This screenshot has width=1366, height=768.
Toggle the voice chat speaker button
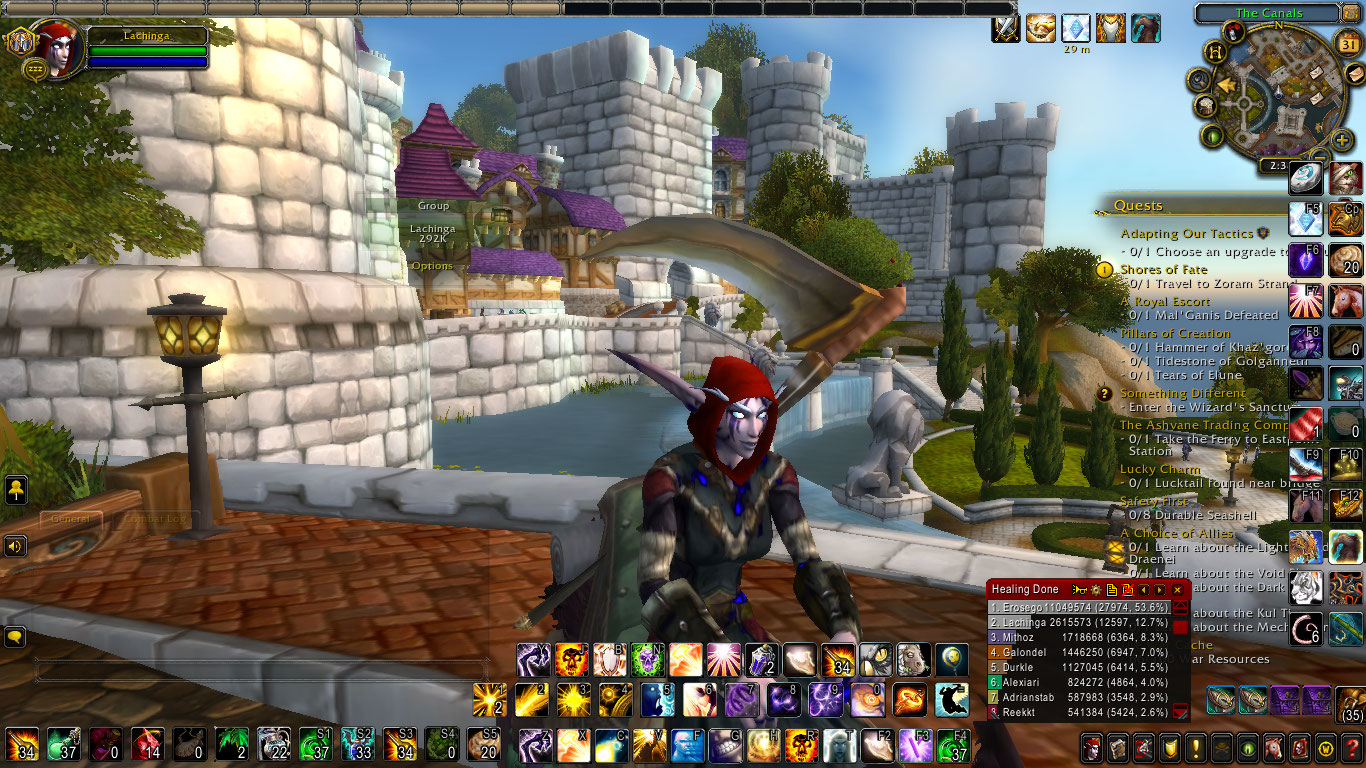tap(15, 546)
